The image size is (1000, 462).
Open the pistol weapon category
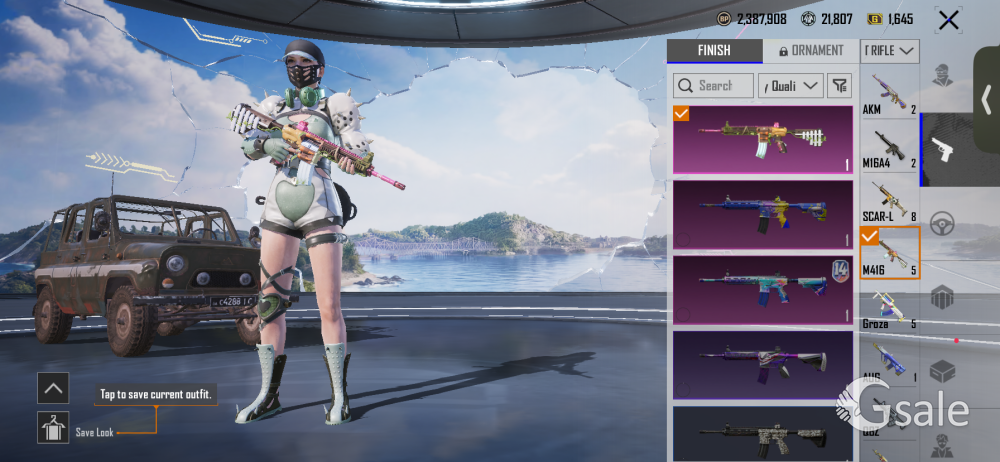[942, 150]
